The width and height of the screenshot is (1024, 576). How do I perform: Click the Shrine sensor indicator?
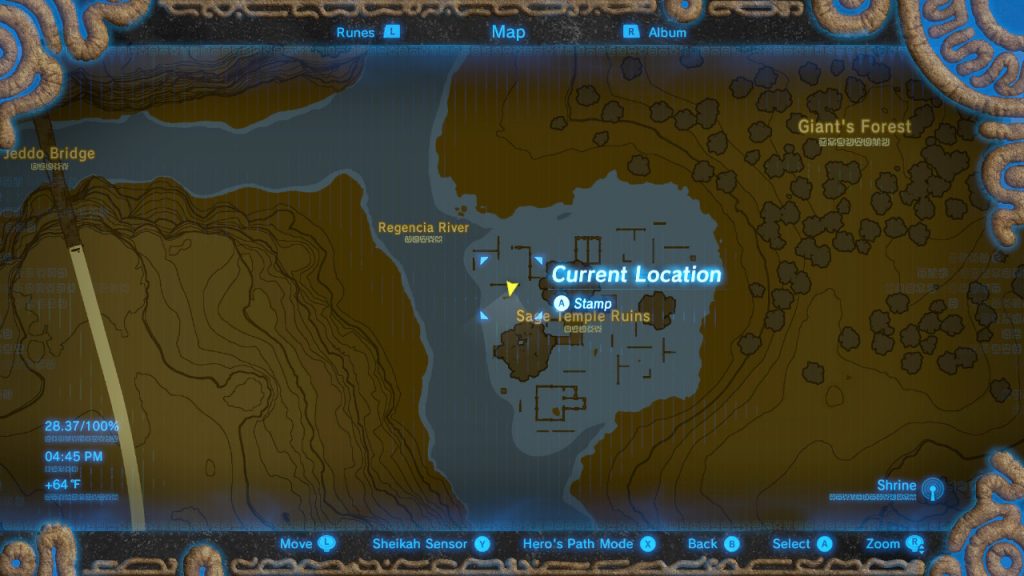[x=931, y=487]
